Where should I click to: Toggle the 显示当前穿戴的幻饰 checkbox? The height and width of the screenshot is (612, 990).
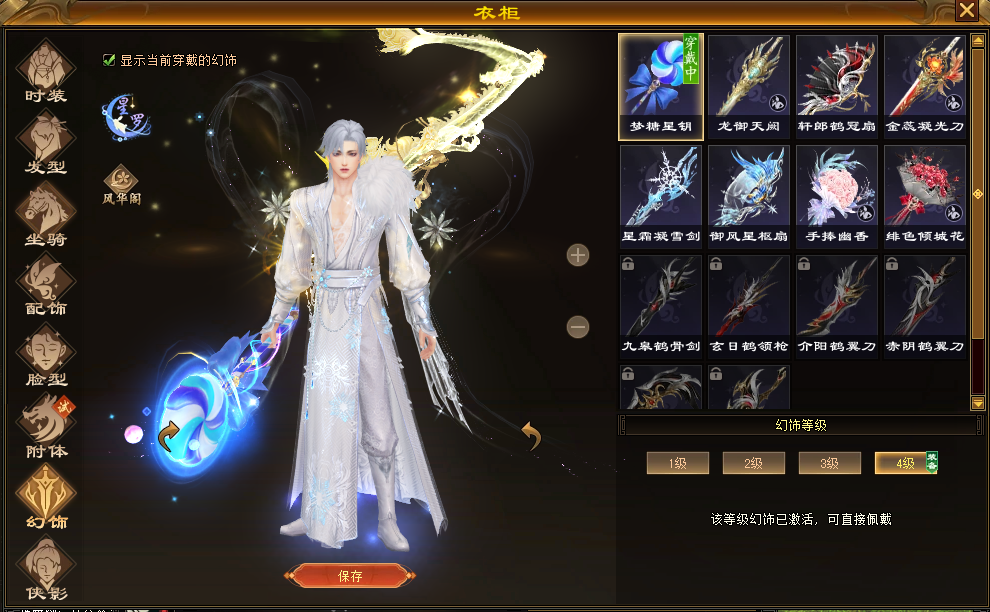point(109,60)
